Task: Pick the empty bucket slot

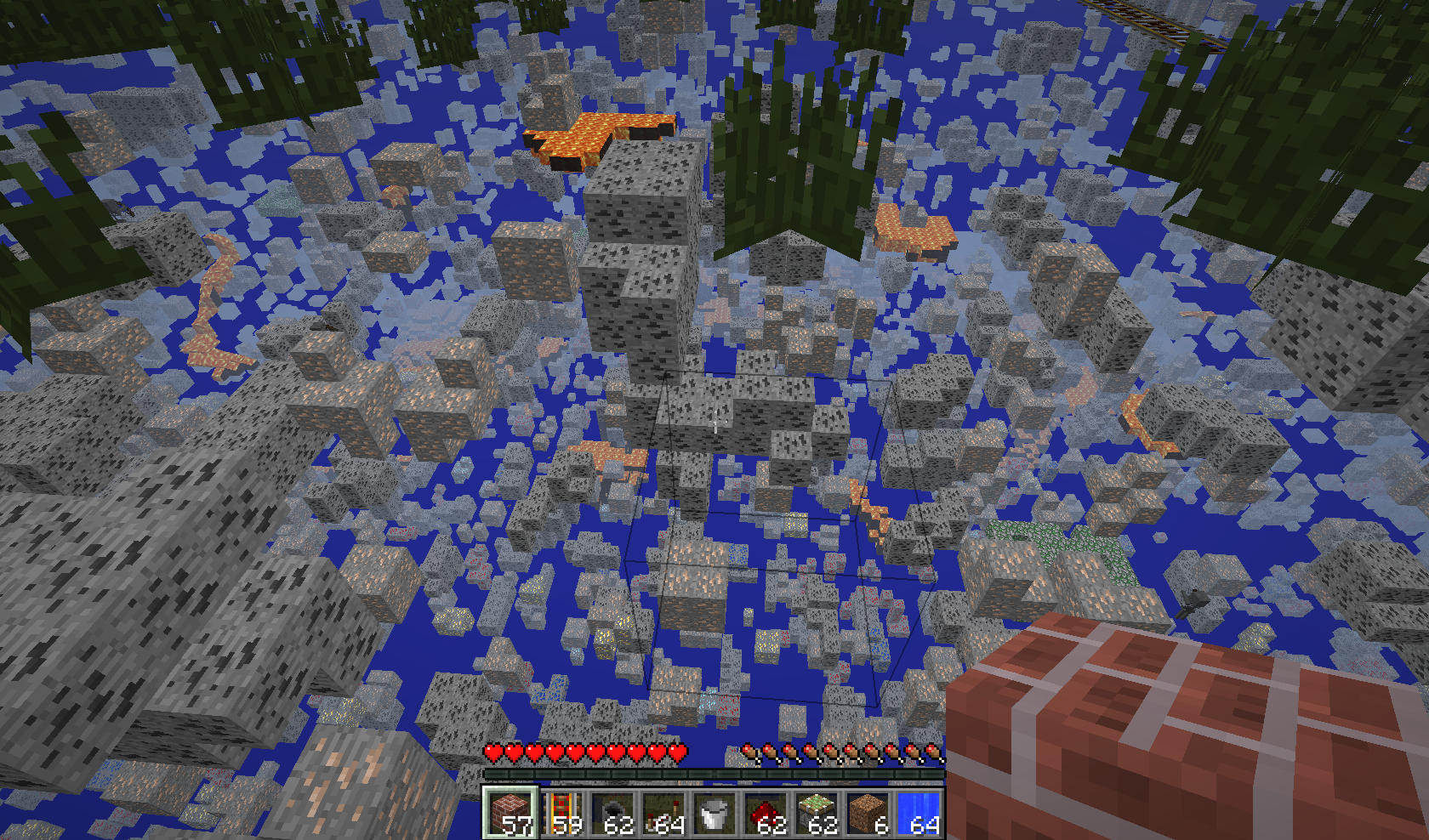Action: coord(714,813)
